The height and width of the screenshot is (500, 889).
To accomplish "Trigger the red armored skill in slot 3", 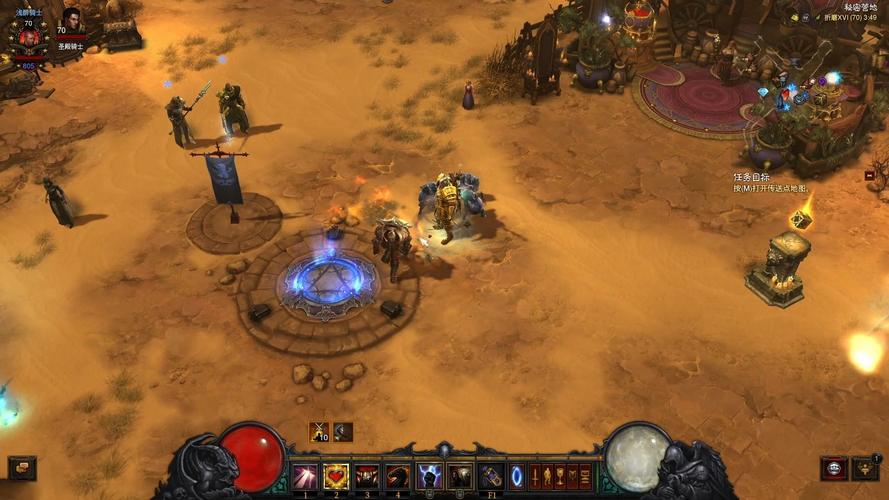I will coord(367,477).
